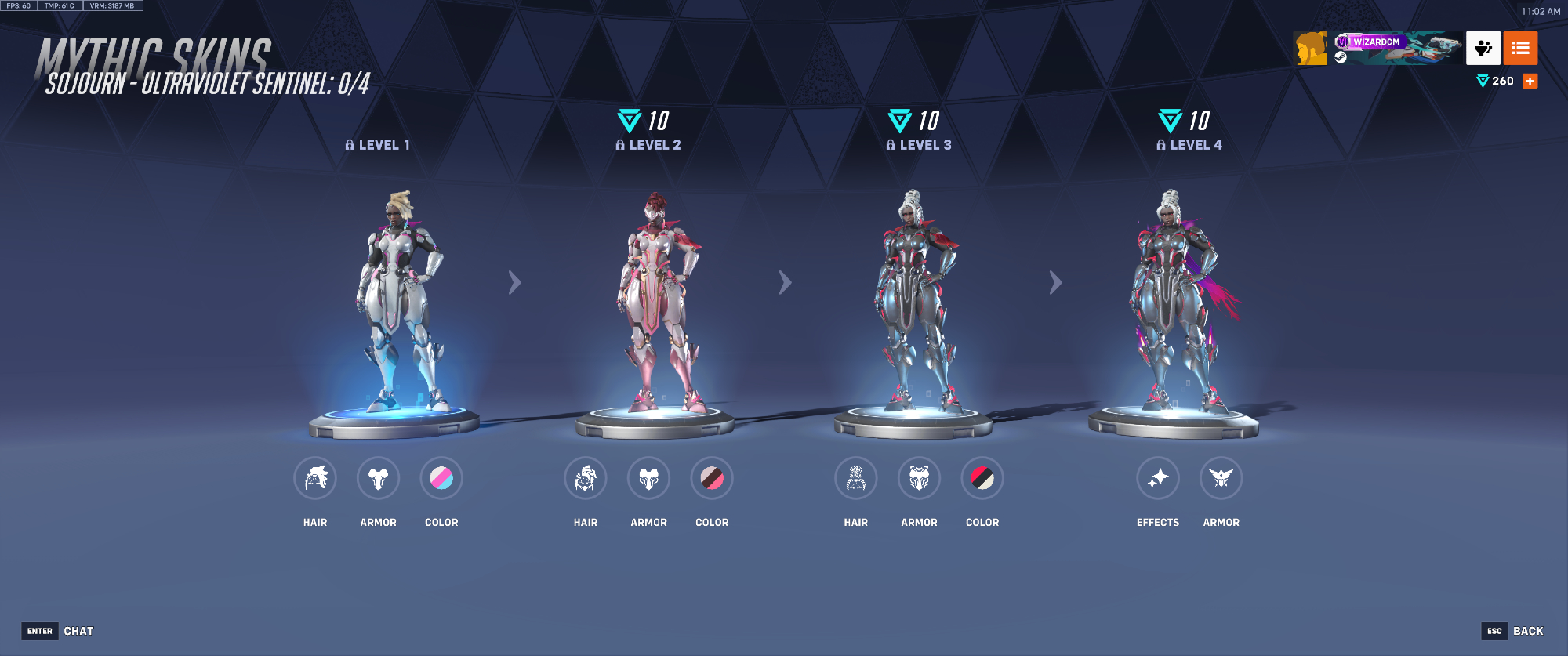This screenshot has height=656, width=1568.
Task: Add mythic prisms with the plus button
Action: (x=1530, y=81)
